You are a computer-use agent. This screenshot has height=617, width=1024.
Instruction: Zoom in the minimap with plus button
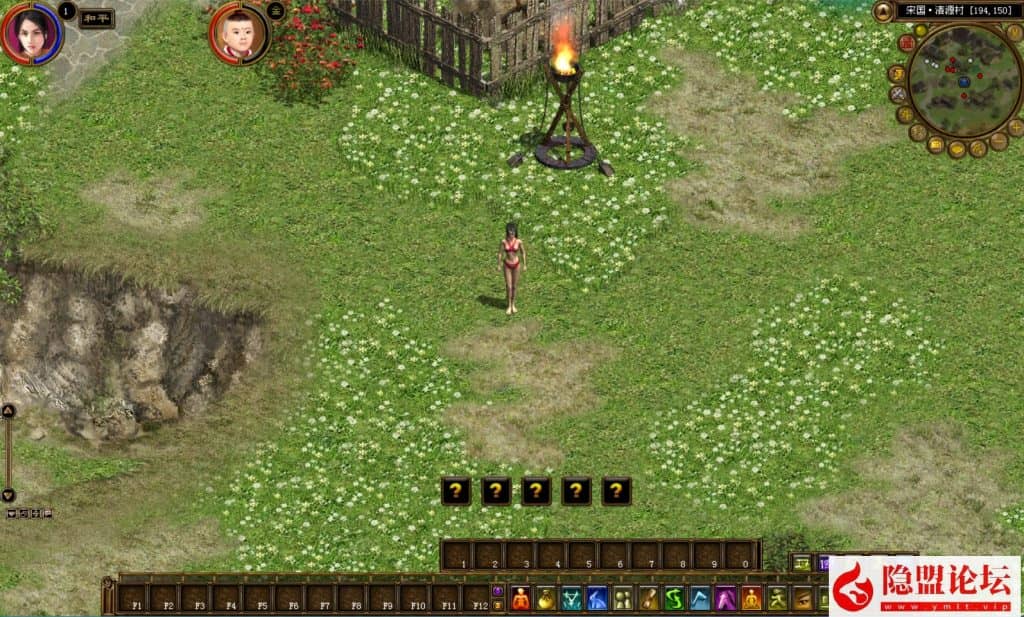1015,127
